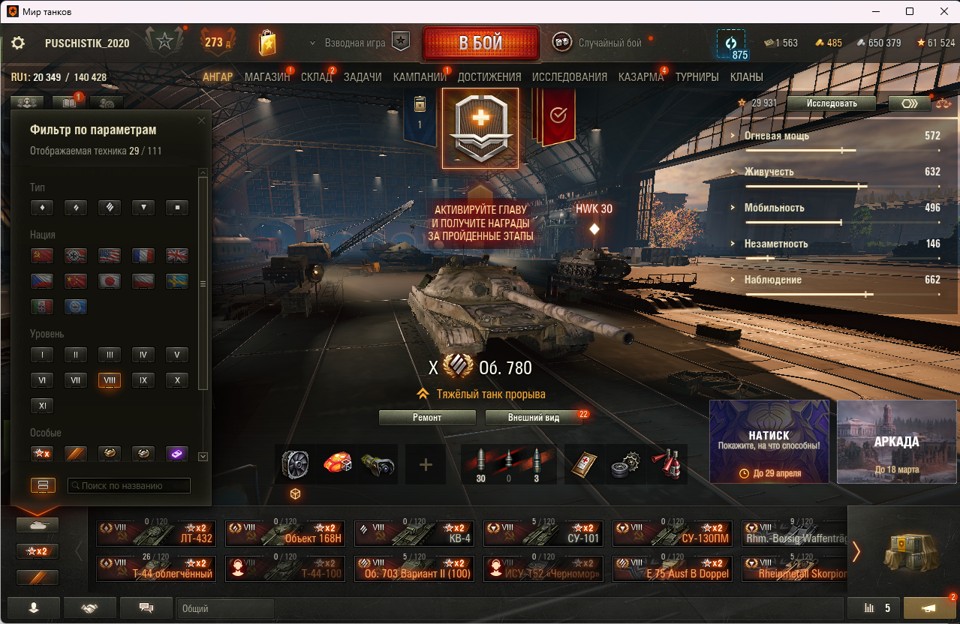Click the Ремонт button
Image resolution: width=960 pixels, height=624 pixels.
click(427, 417)
